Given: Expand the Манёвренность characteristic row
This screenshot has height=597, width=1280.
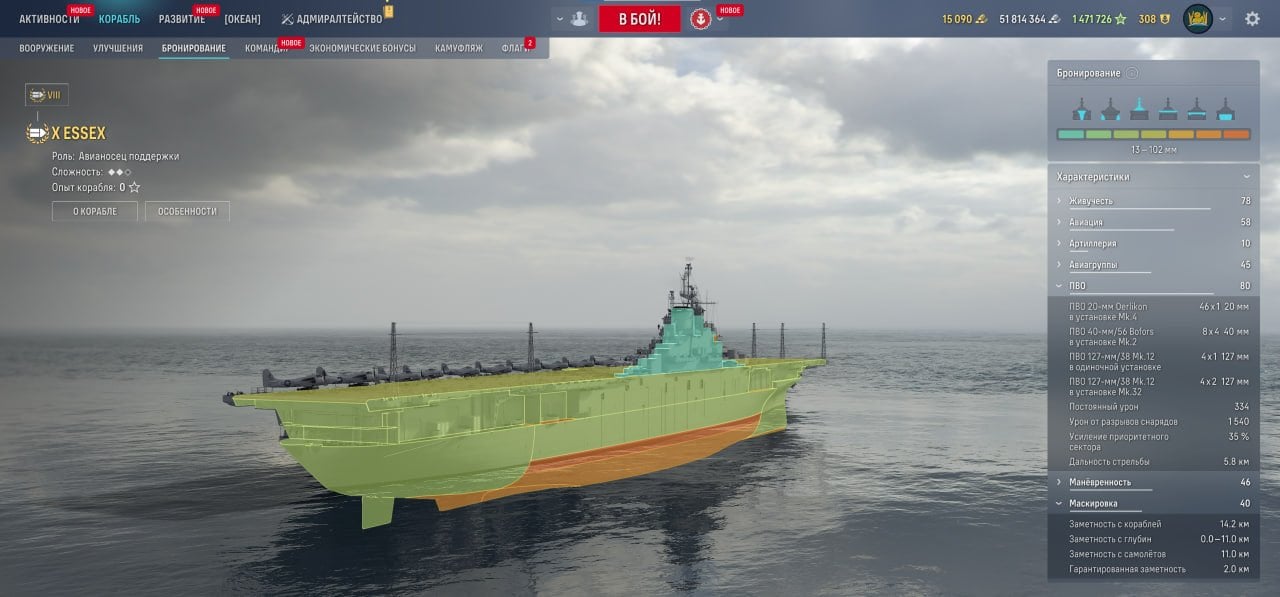Looking at the screenshot, I should [x=1098, y=482].
